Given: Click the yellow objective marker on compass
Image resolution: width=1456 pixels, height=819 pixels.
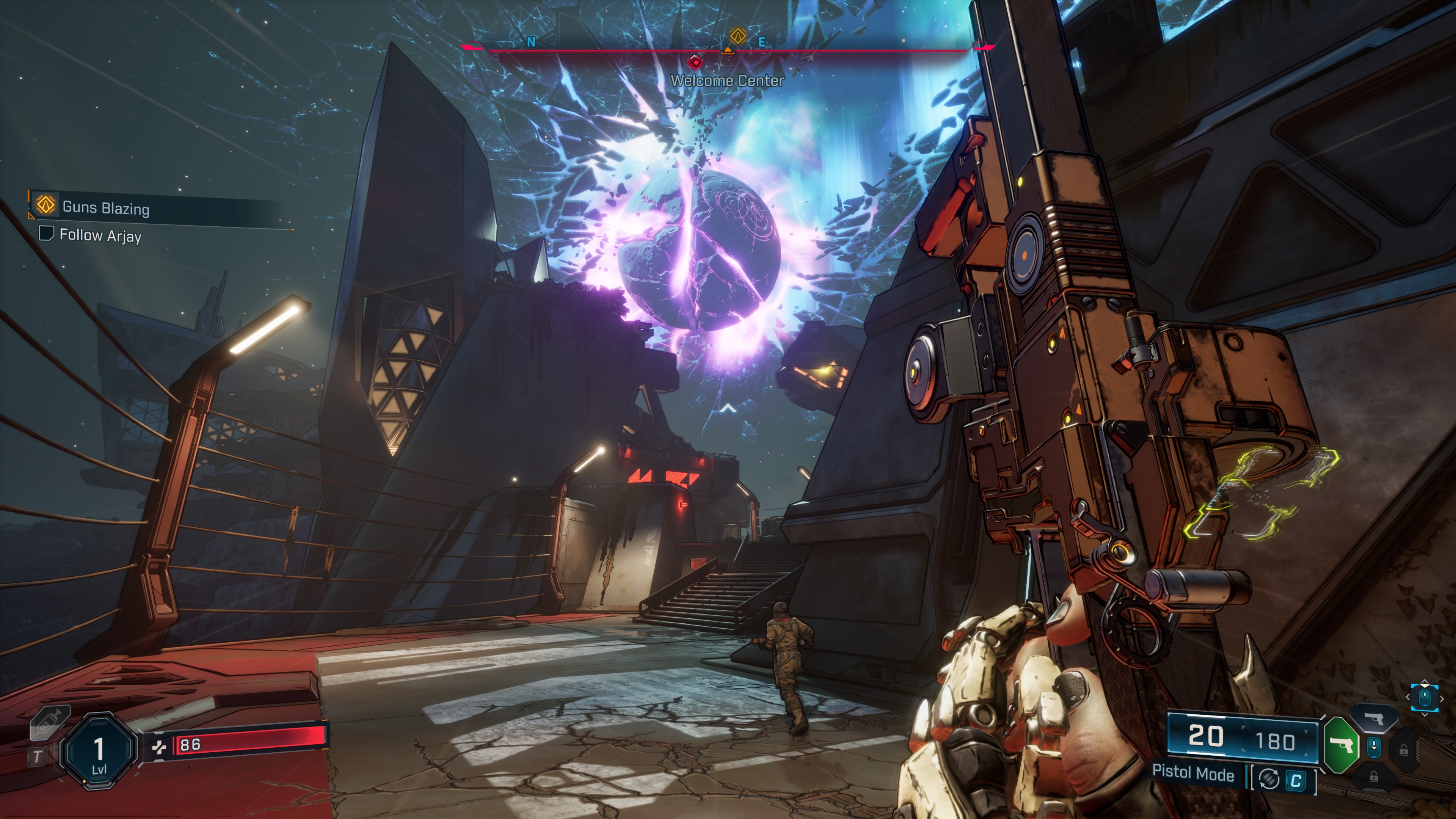Looking at the screenshot, I should pyautogui.click(x=737, y=36).
